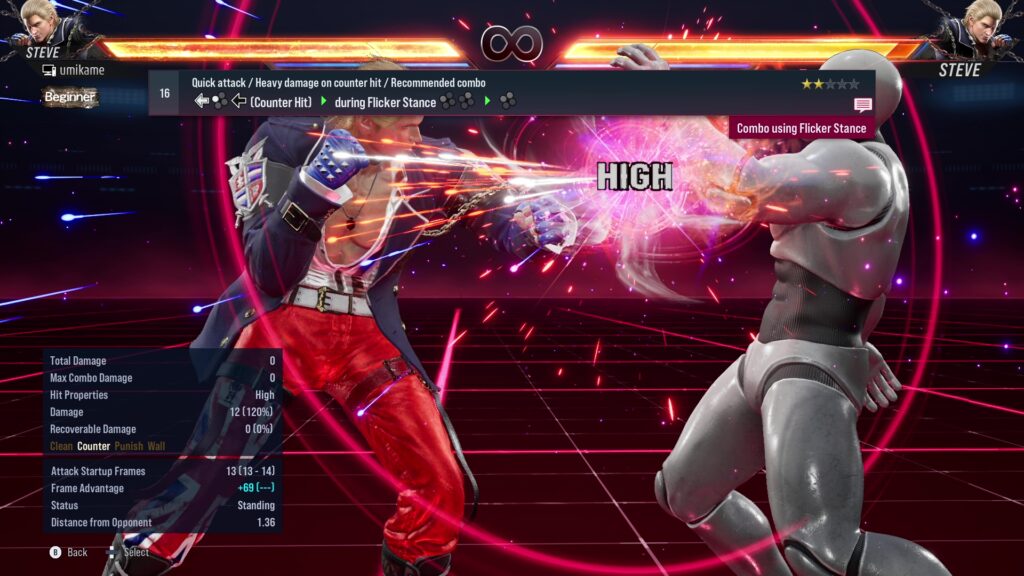This screenshot has width=1024, height=576.
Task: Open the pink speech bubble note icon
Action: [x=862, y=104]
